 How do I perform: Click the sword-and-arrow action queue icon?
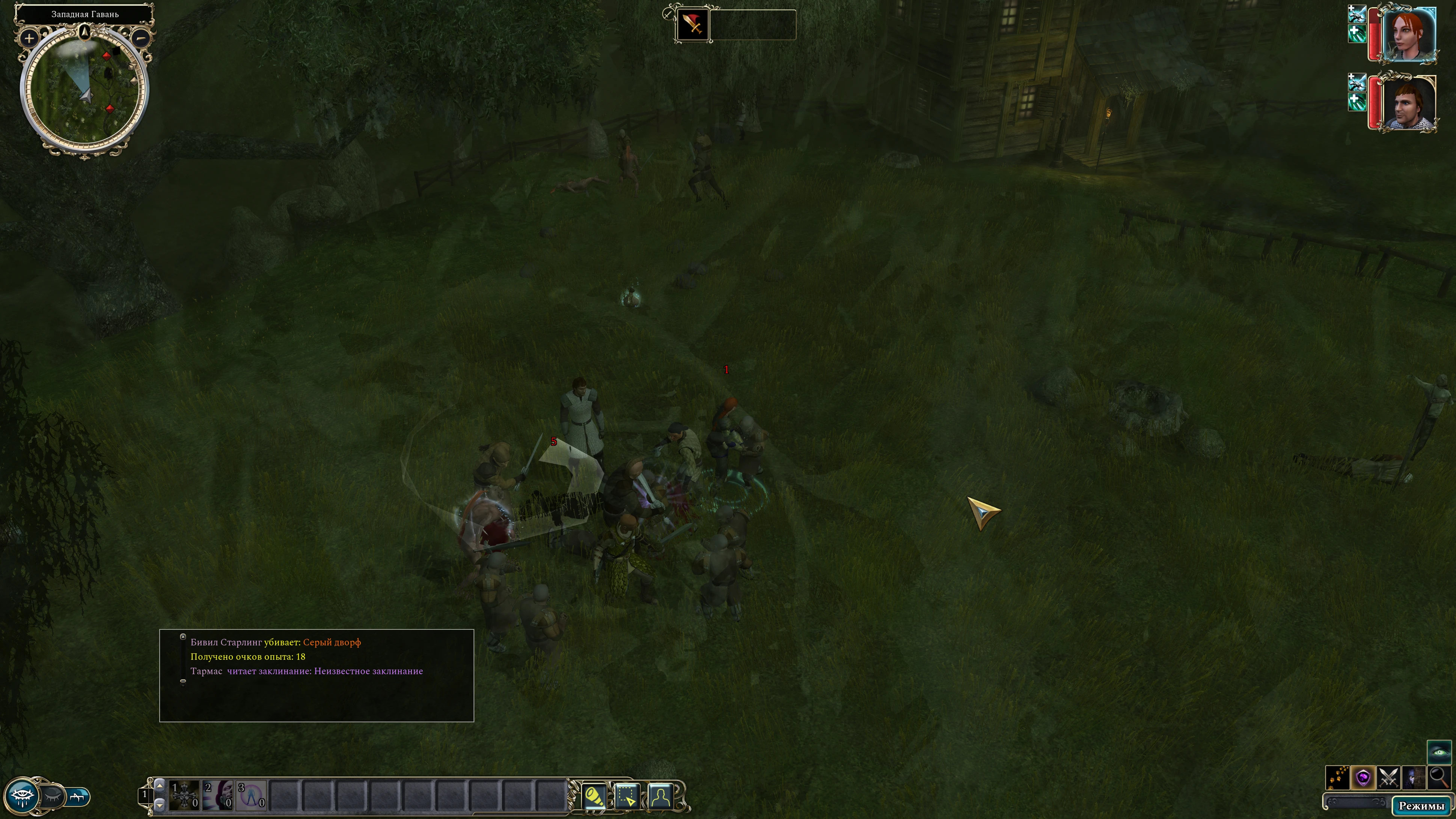692,24
